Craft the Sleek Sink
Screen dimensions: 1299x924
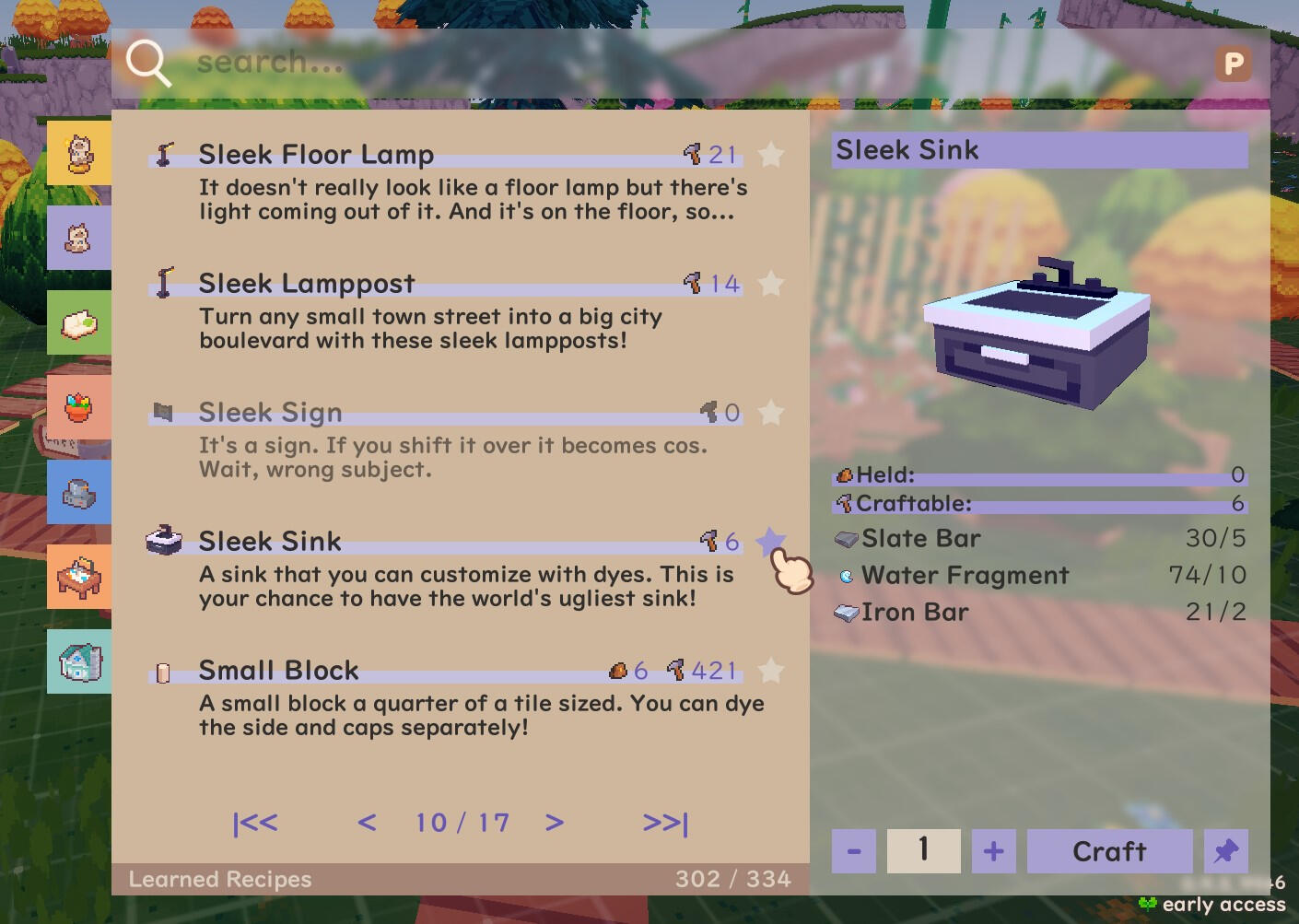1109,851
